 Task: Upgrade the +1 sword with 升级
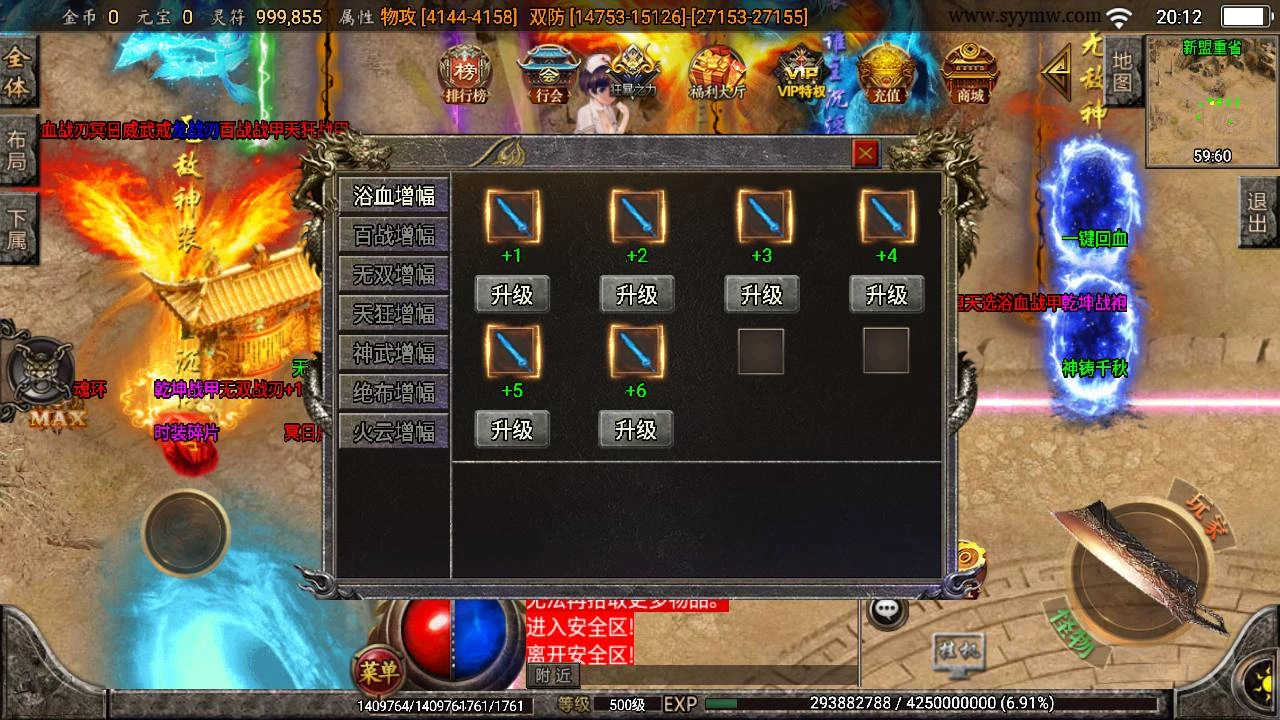point(512,295)
